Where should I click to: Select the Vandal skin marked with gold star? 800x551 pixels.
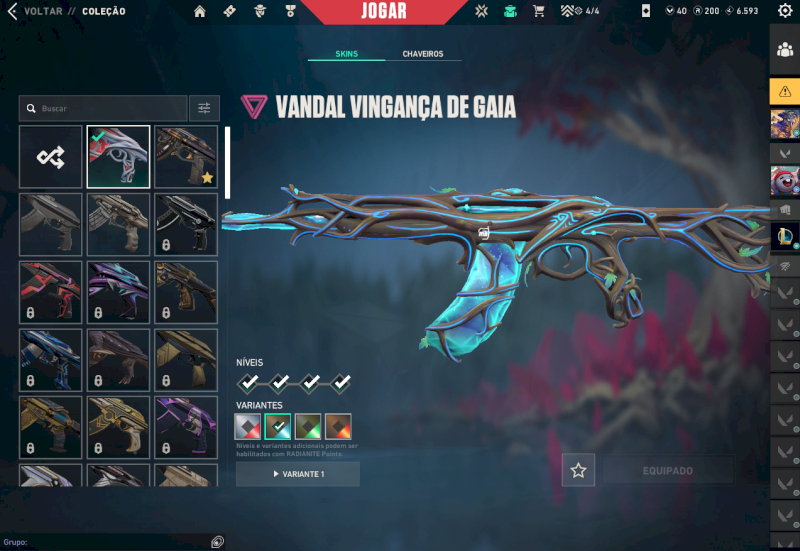186,157
